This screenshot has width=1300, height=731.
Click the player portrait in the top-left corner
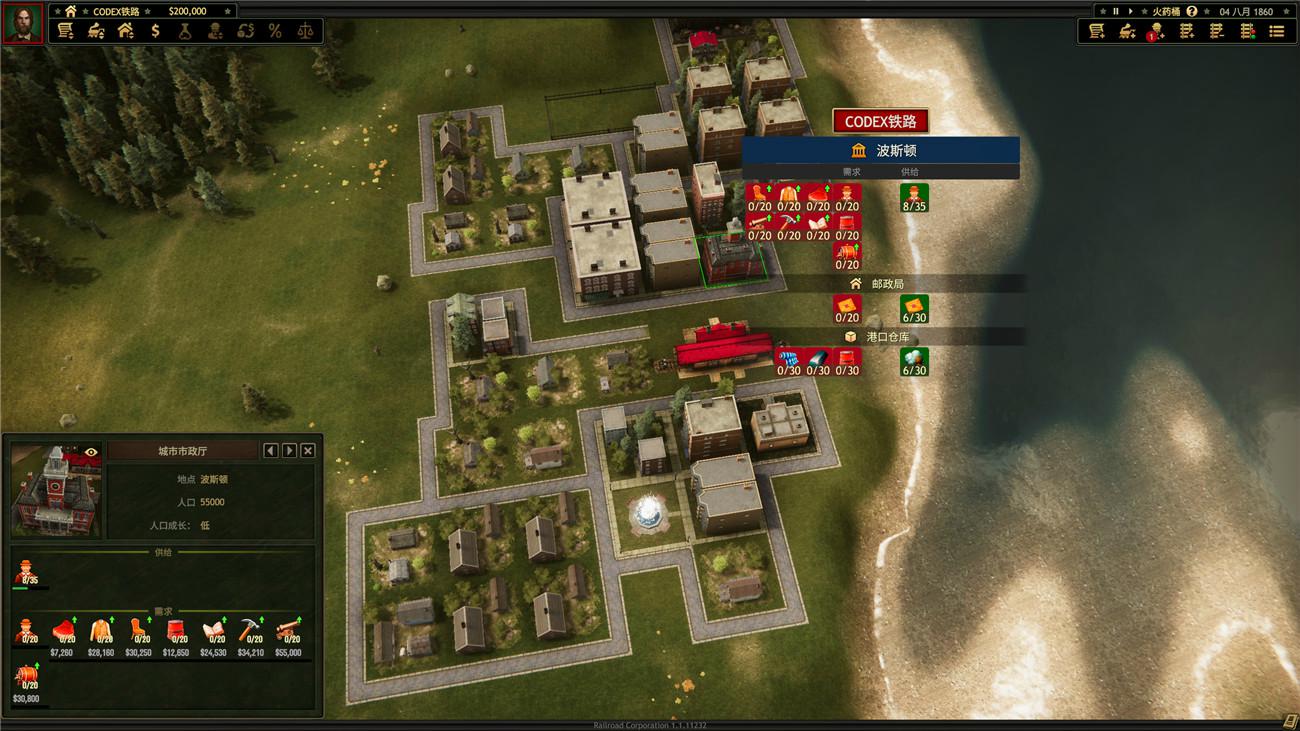pyautogui.click(x=25, y=20)
